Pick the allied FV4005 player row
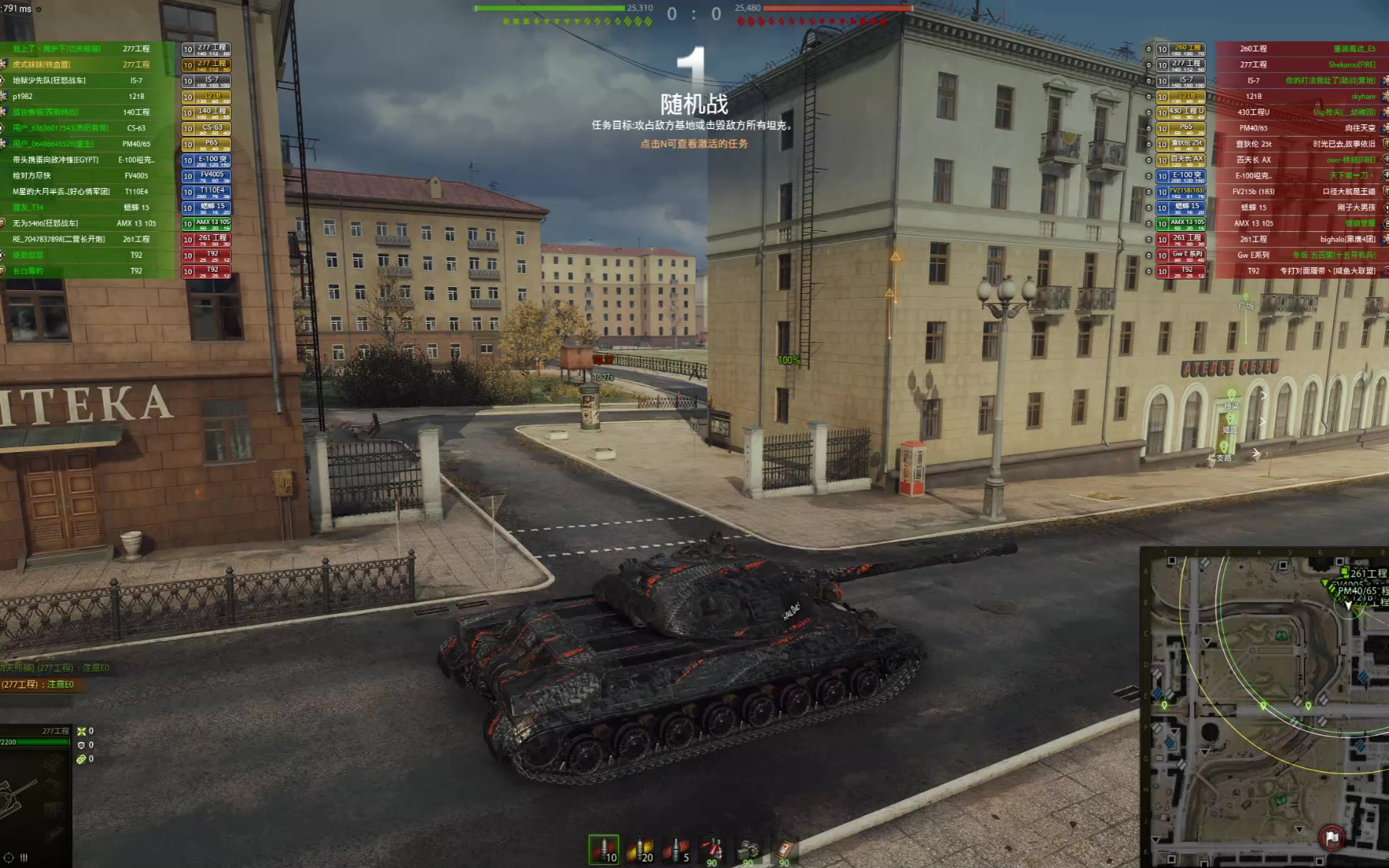Image resolution: width=1389 pixels, height=868 pixels. tap(84, 176)
